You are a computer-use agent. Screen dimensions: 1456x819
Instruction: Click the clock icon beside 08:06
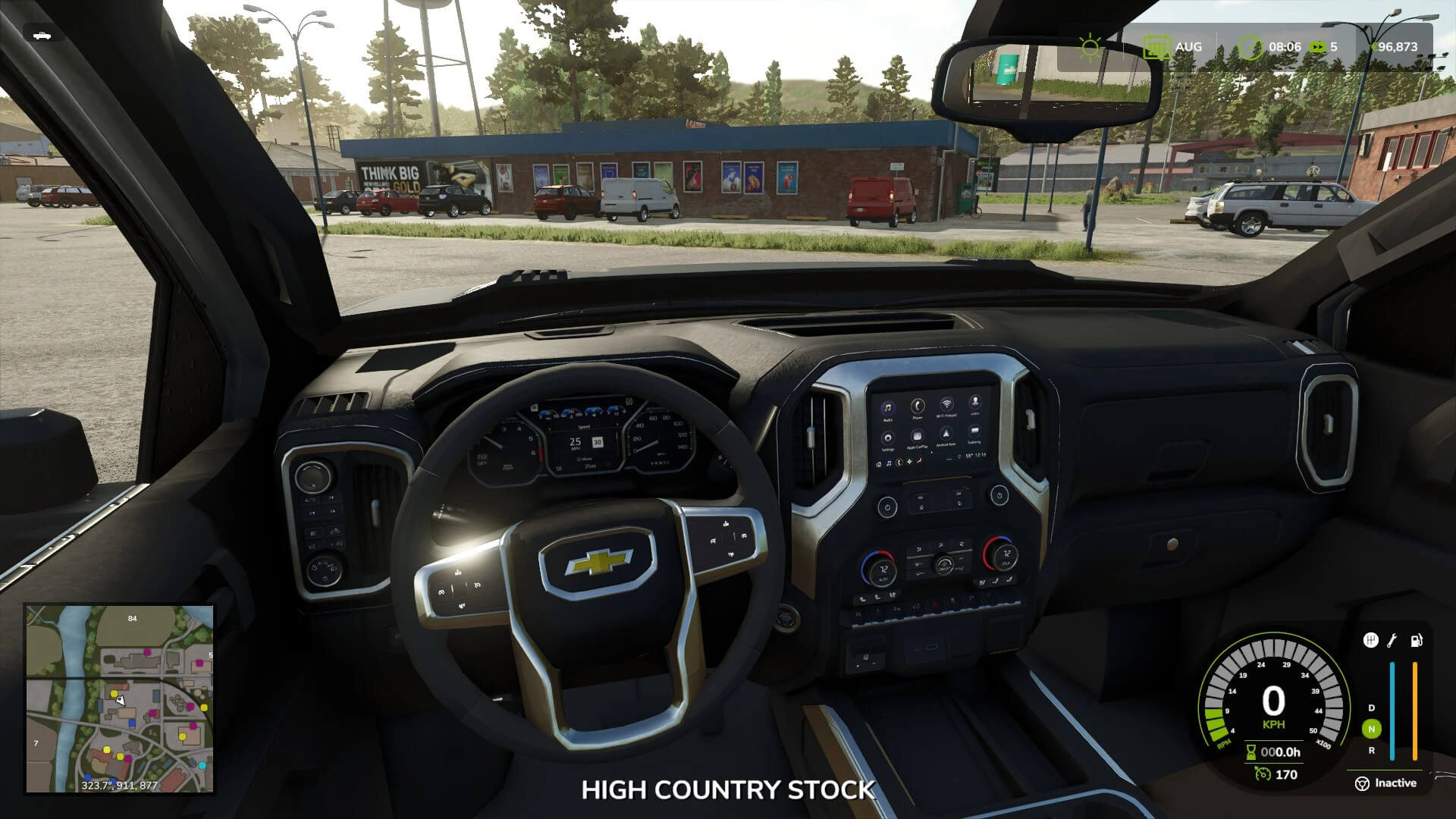(1251, 47)
